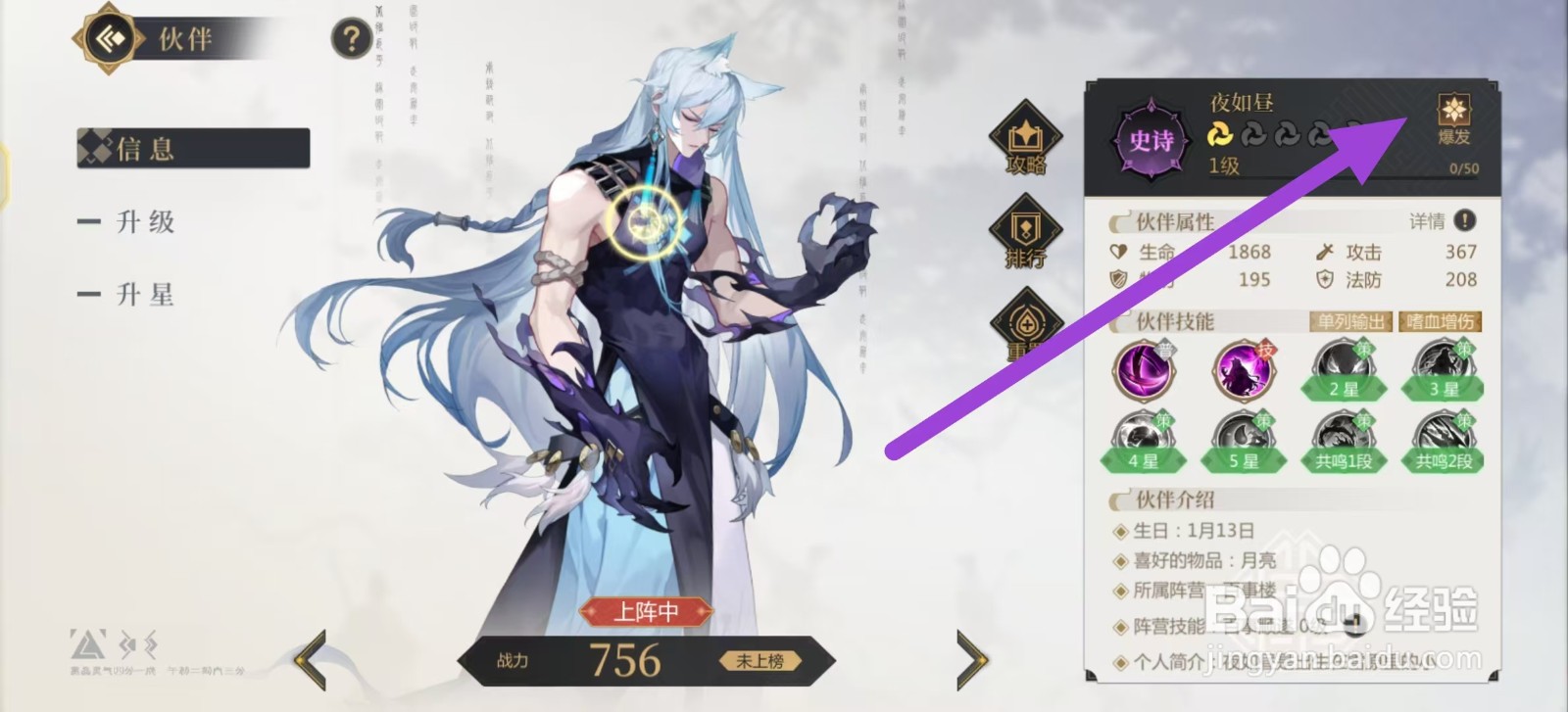Click the back arrow next to 伙伴 title

108,40
